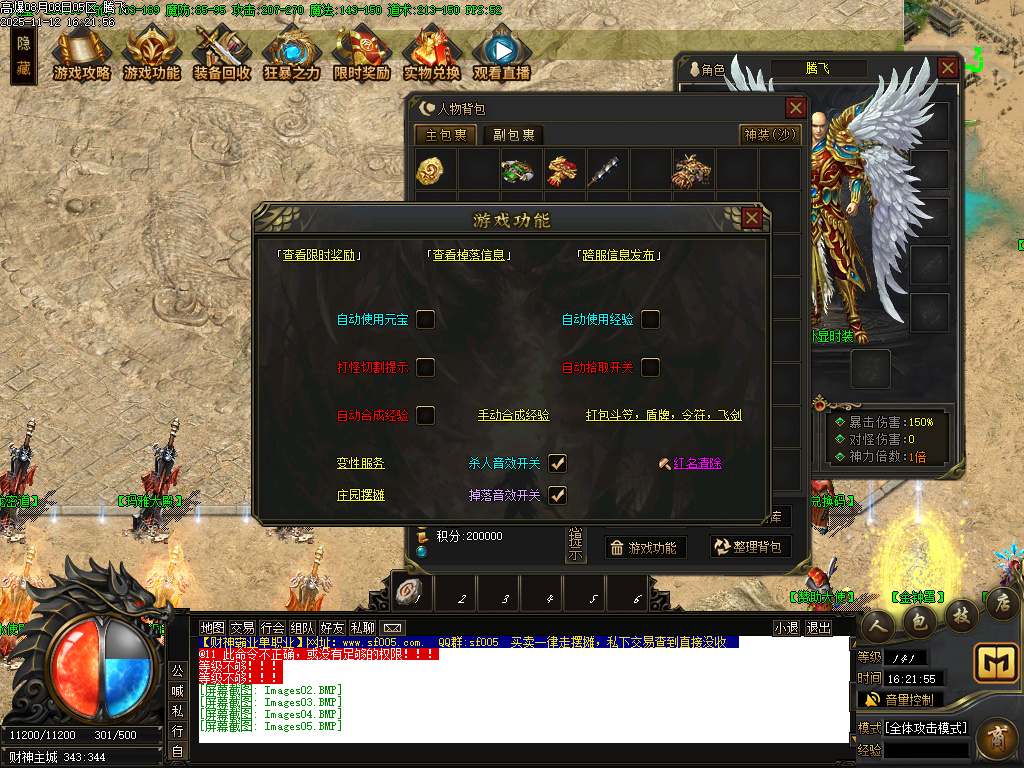Screen dimensions: 1024x768
Task: Open the 音量控制 volume button
Action: click(899, 699)
